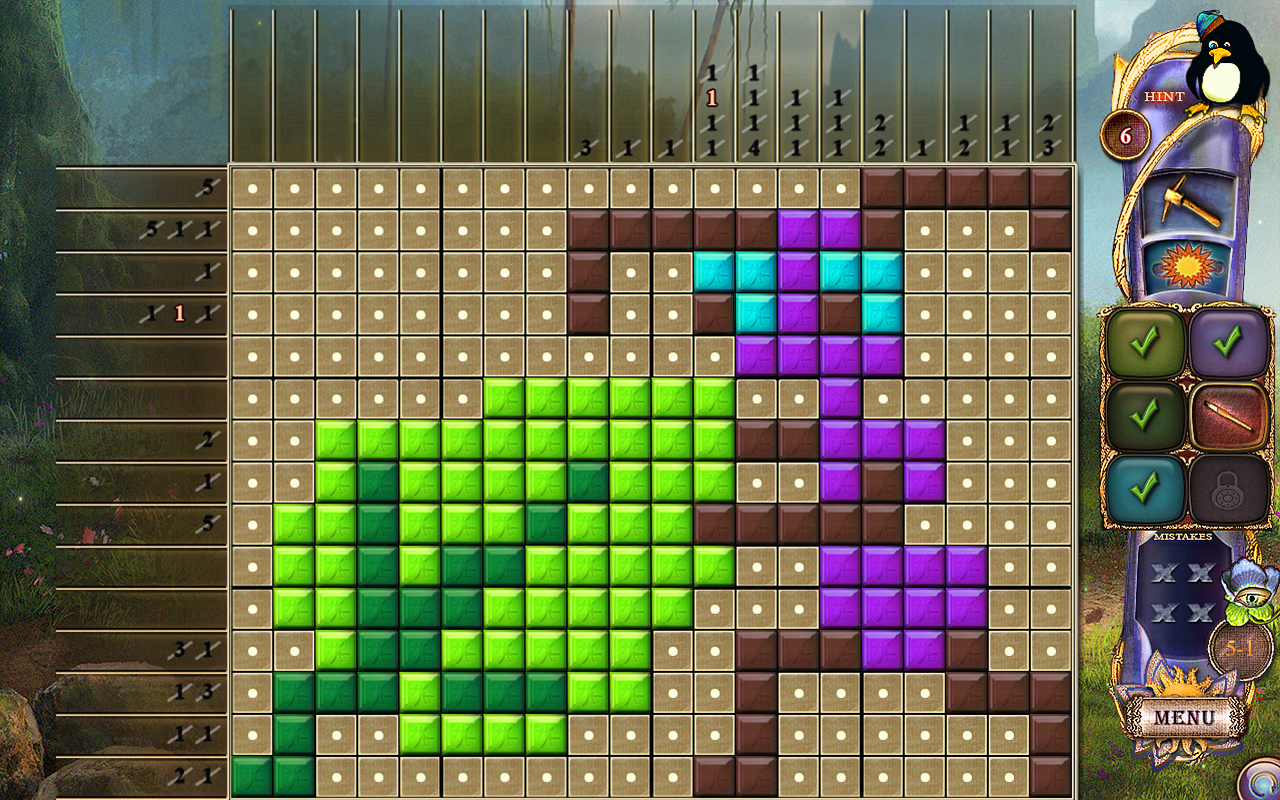Click the circular icon at bottom-right corner
This screenshot has width=1280, height=800.
tap(1262, 785)
